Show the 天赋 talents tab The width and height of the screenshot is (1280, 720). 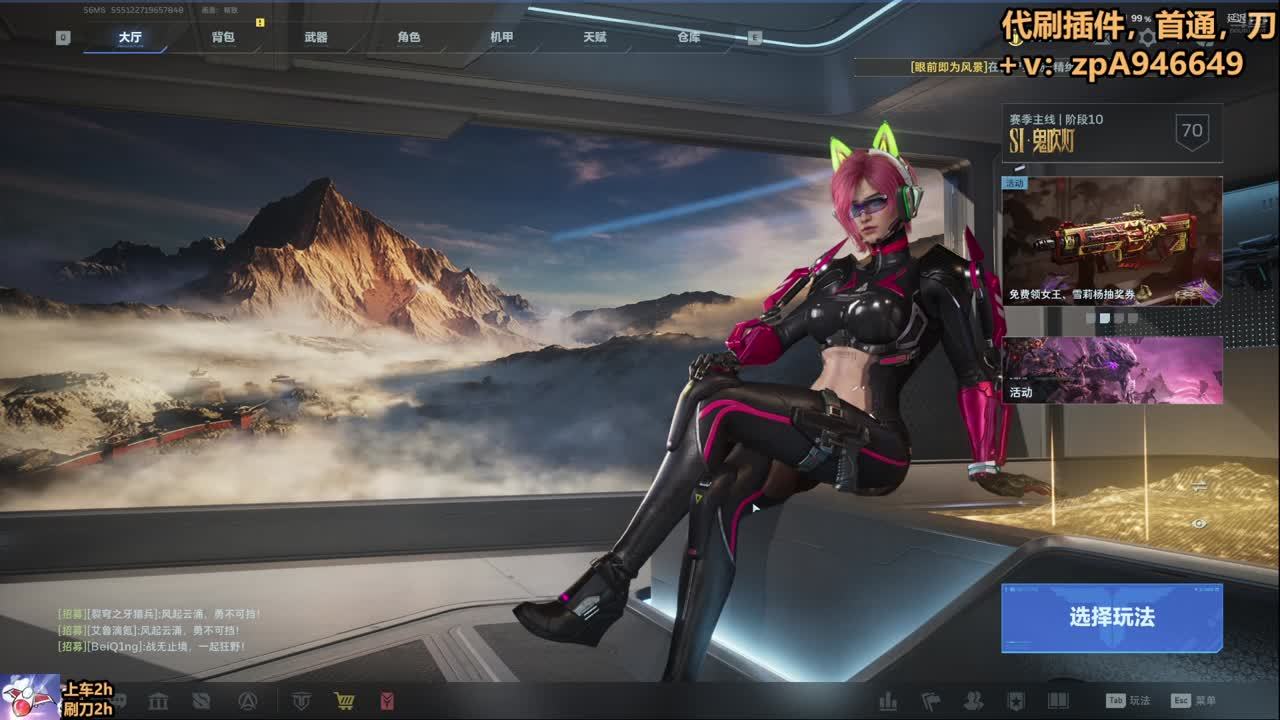pos(595,37)
